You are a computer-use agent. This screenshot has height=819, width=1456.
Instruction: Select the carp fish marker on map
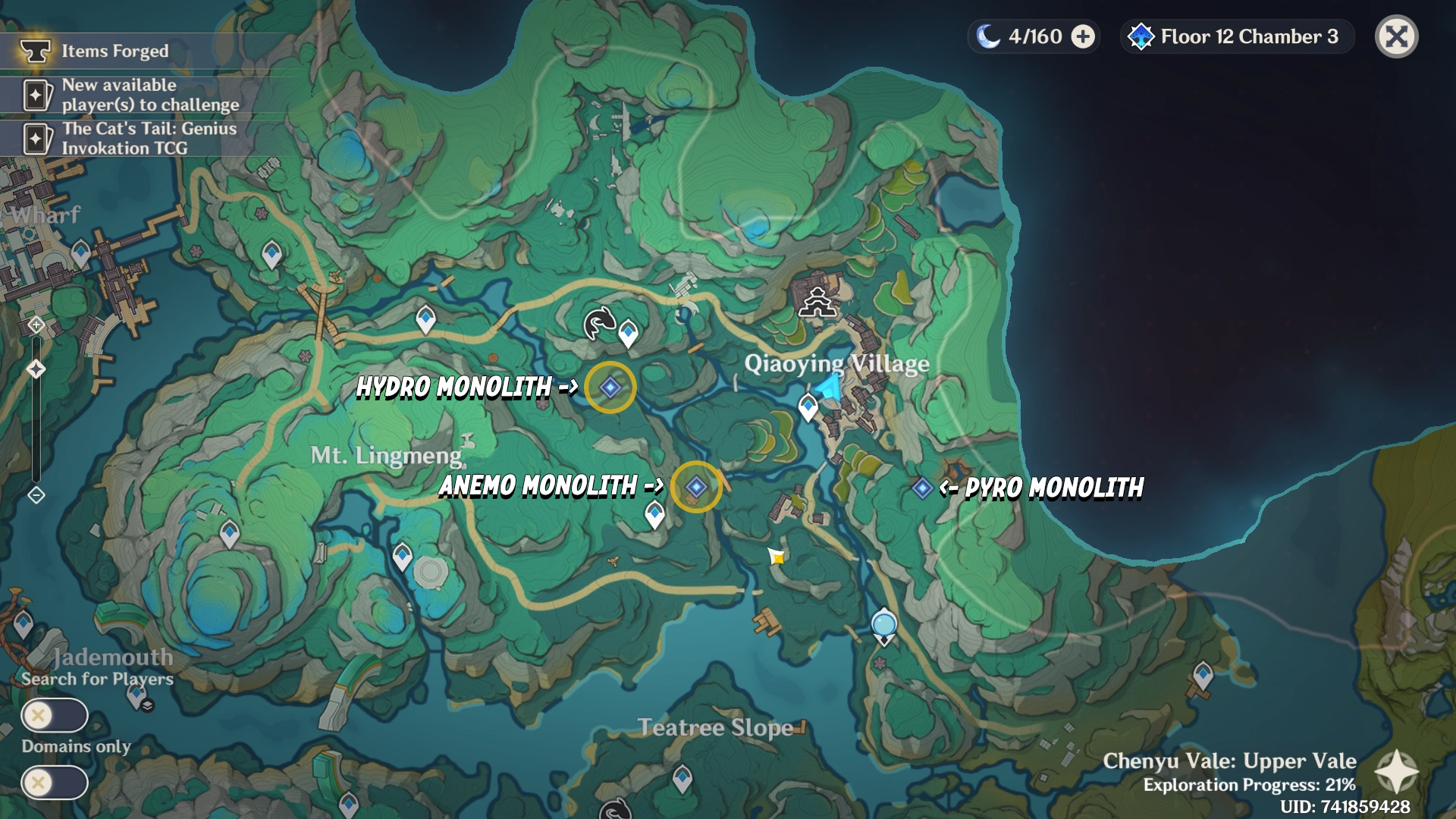point(598,323)
